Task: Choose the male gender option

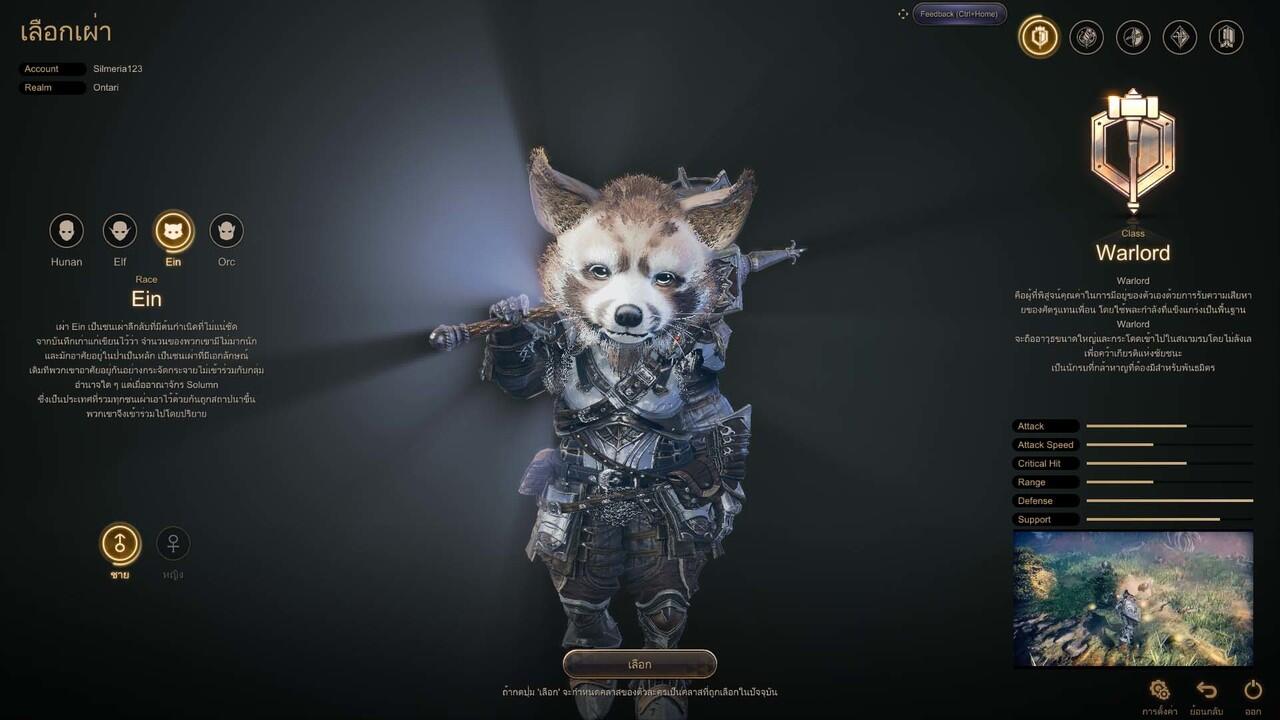Action: coord(120,543)
